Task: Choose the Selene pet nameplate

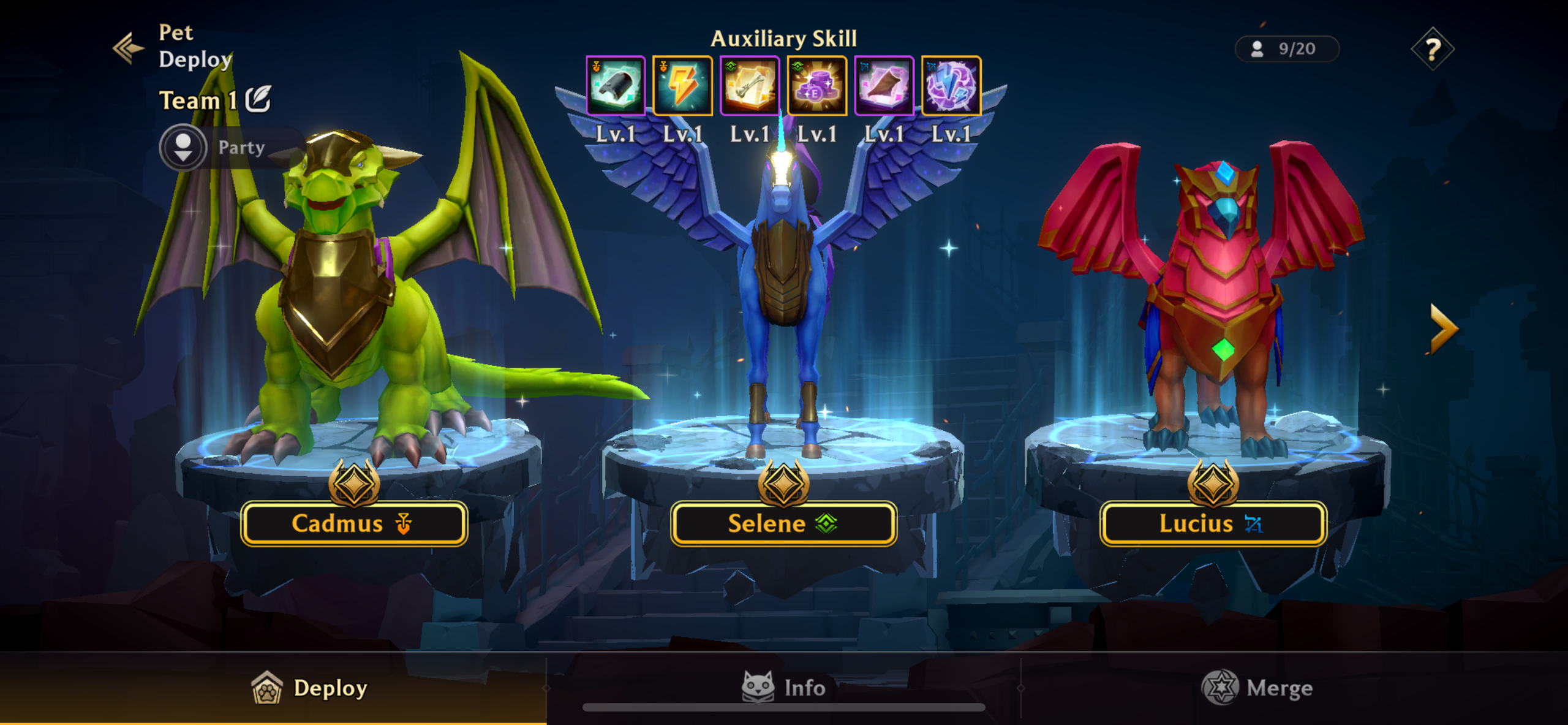Action: (783, 524)
